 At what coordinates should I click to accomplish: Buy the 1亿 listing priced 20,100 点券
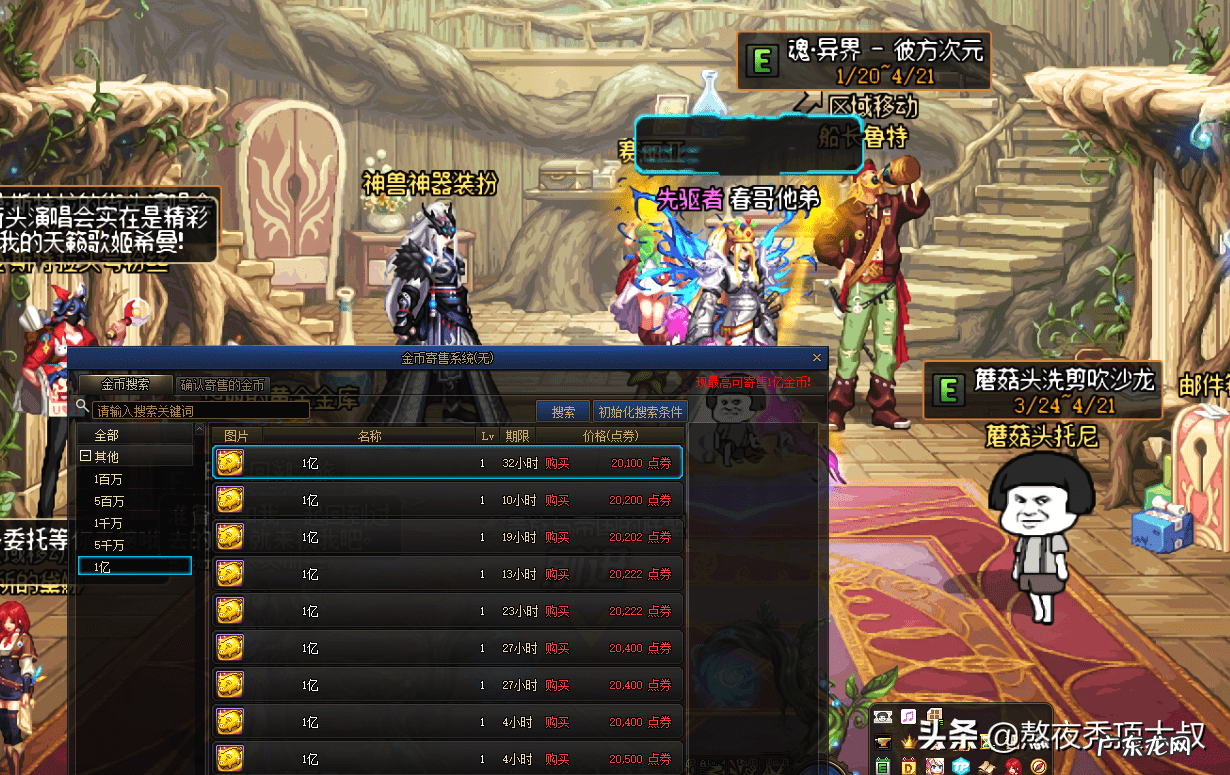coord(557,463)
